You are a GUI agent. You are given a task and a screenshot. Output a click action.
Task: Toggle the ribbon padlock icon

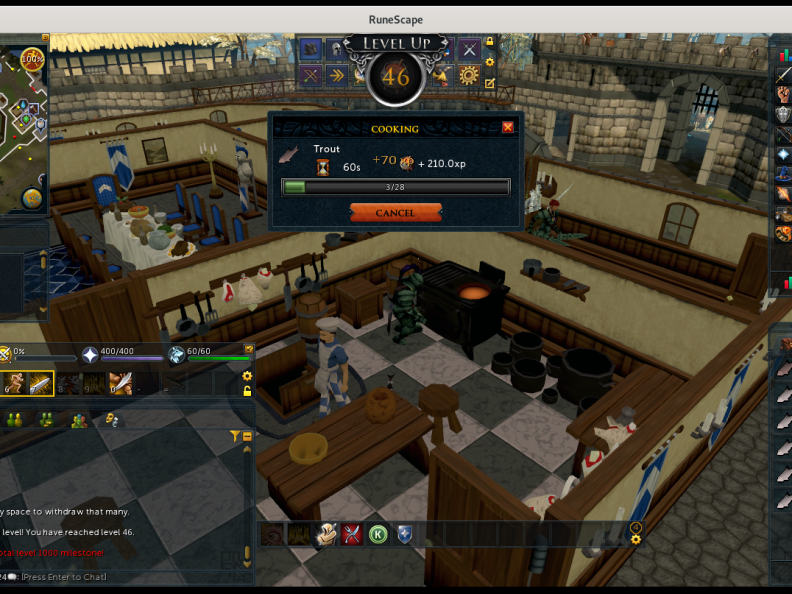point(490,43)
